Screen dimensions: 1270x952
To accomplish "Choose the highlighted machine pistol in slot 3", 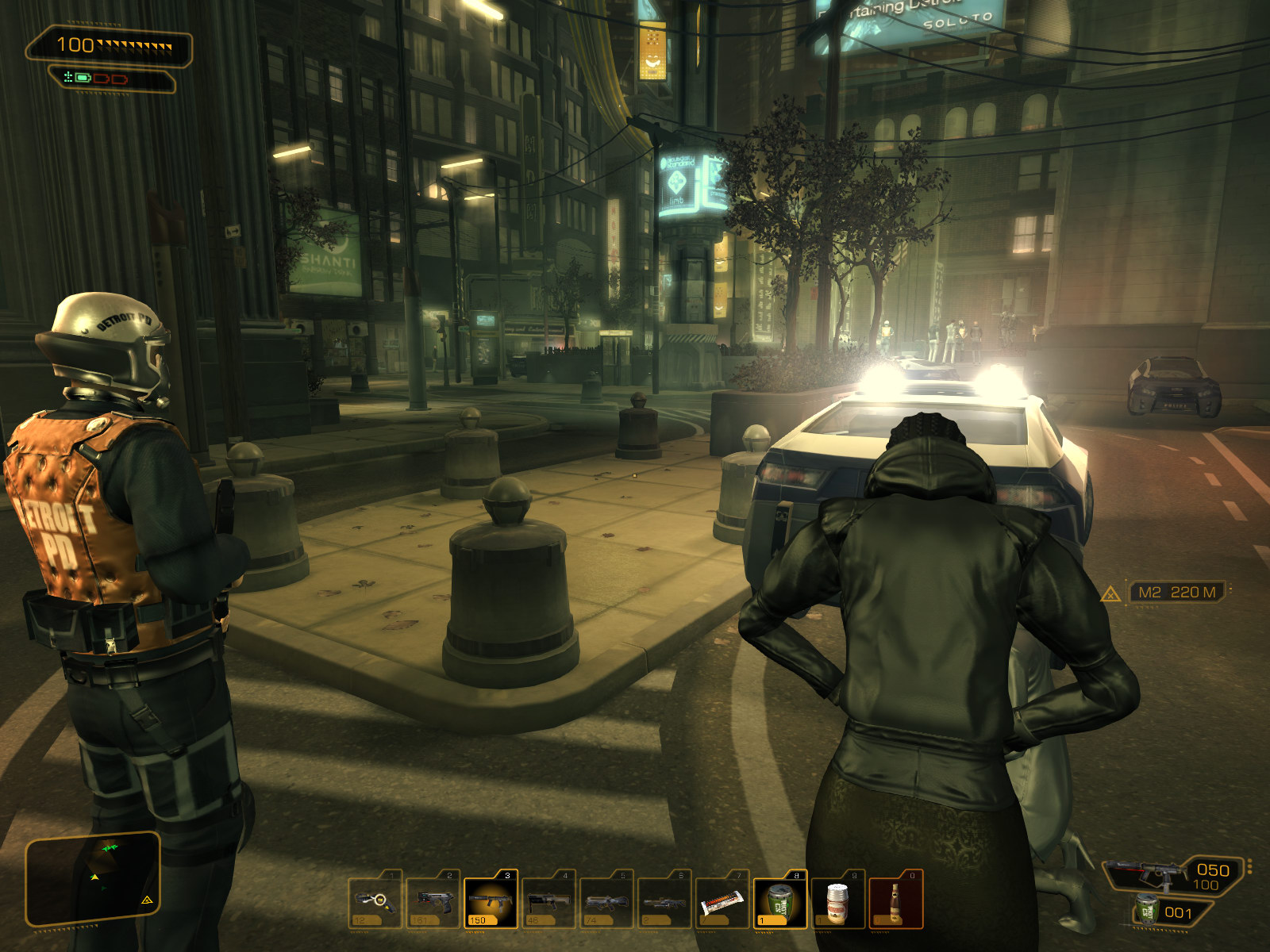I will click(x=491, y=901).
